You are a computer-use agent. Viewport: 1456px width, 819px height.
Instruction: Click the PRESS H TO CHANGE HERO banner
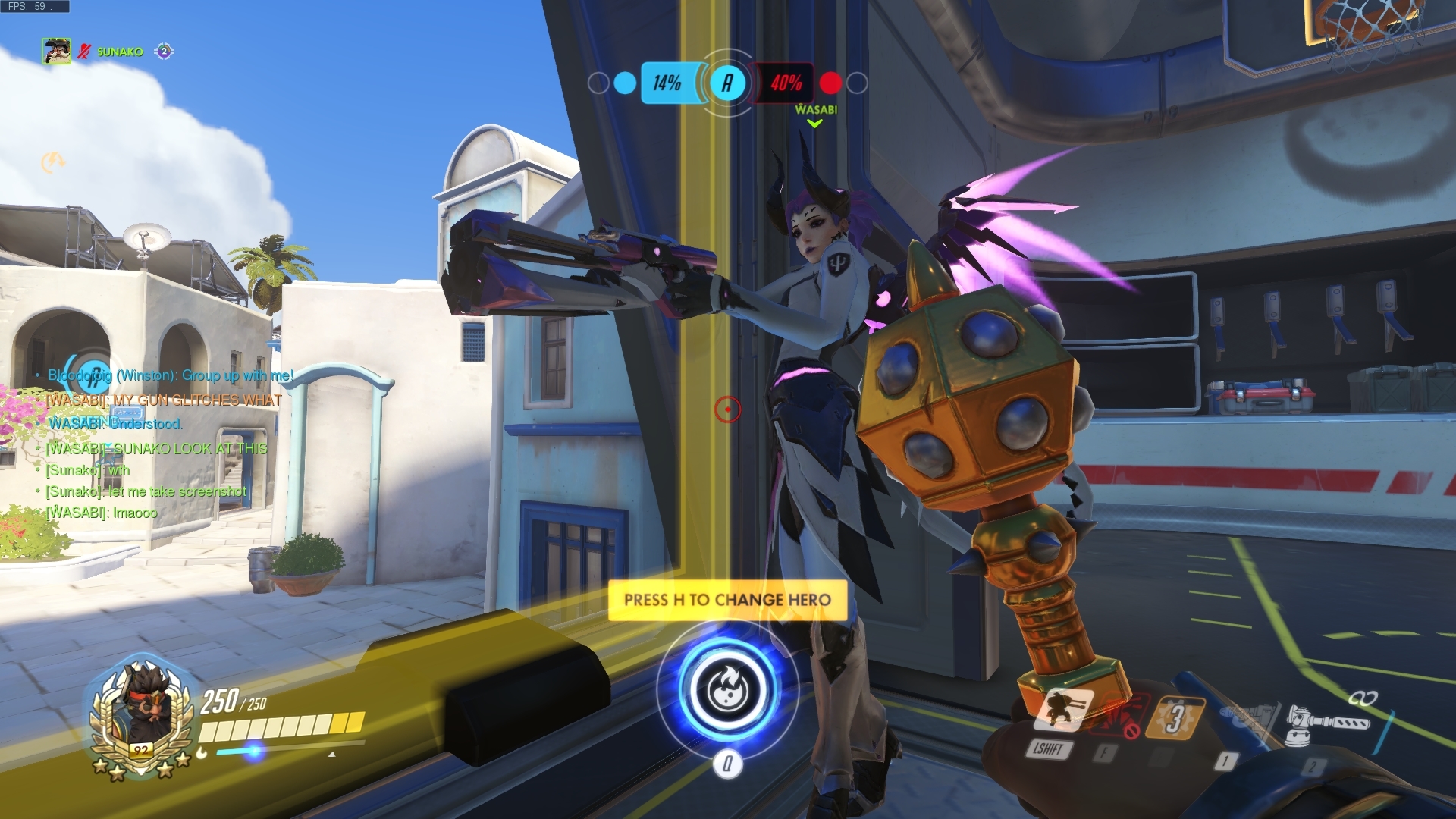(729, 598)
